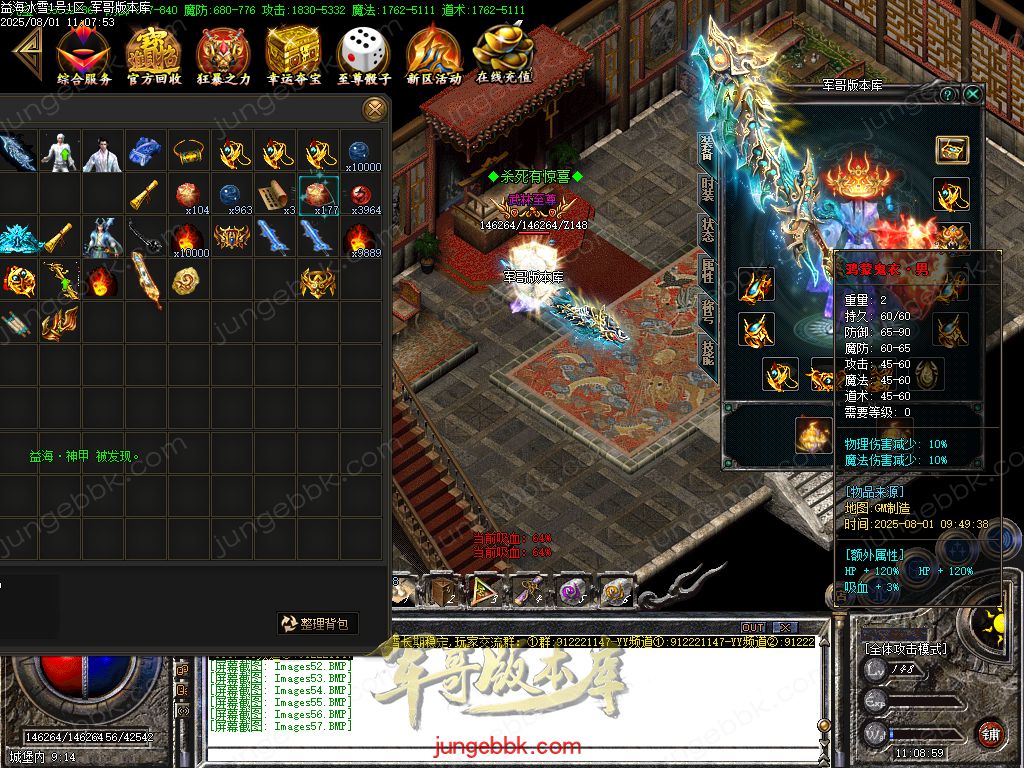The image size is (1024, 768).
Task: Open the 铺 shop button
Action: point(990,733)
